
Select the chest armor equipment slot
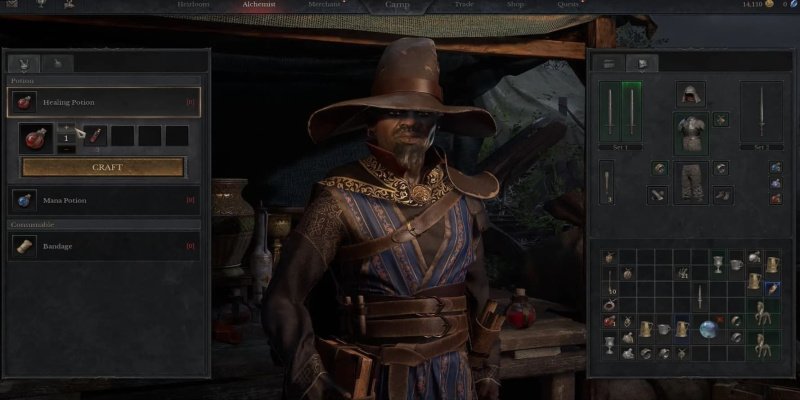point(690,130)
